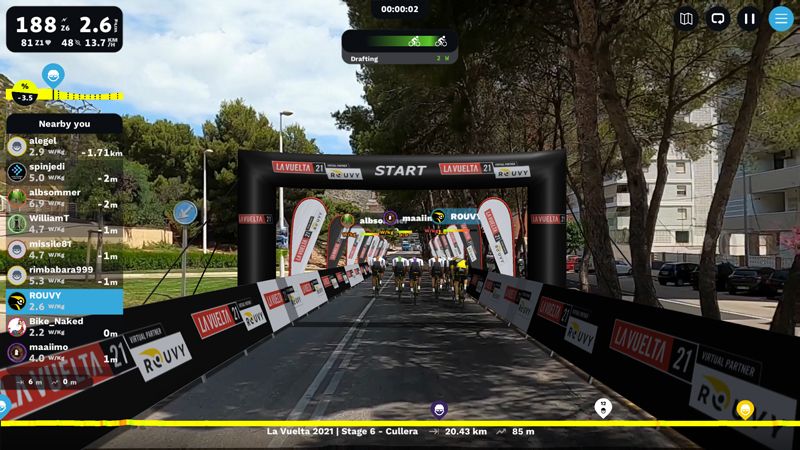Click the highlighted ROUVY rider row
The height and width of the screenshot is (450, 800).
click(64, 301)
